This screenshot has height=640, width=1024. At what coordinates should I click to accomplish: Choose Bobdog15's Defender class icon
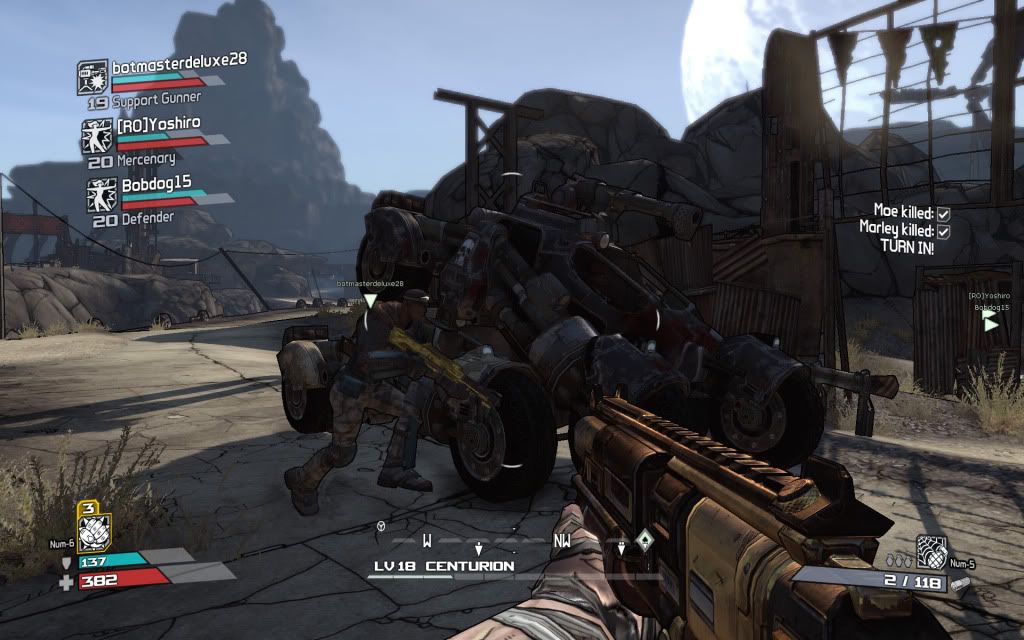click(101, 195)
